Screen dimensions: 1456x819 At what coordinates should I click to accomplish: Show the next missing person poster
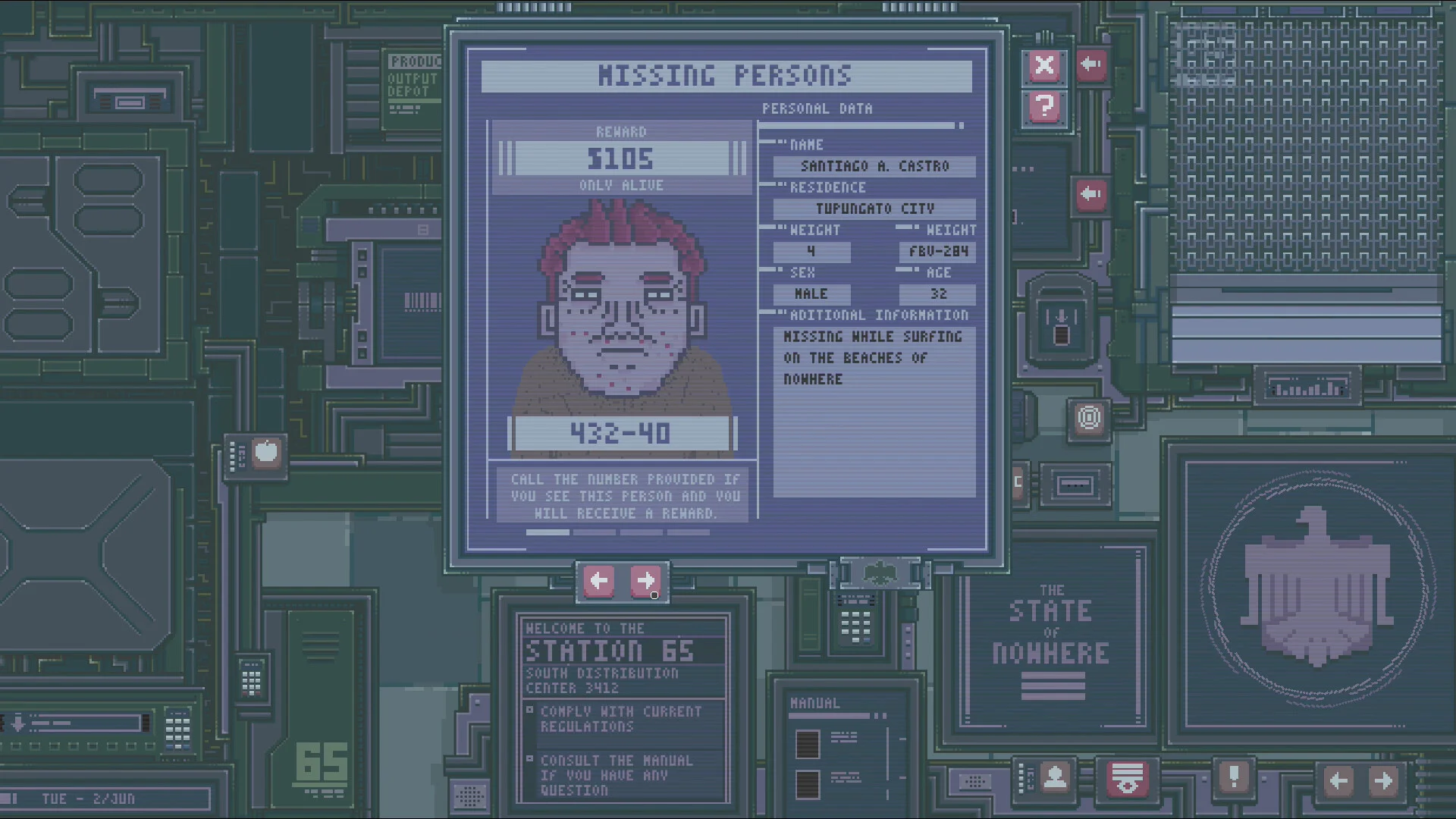[x=645, y=582]
